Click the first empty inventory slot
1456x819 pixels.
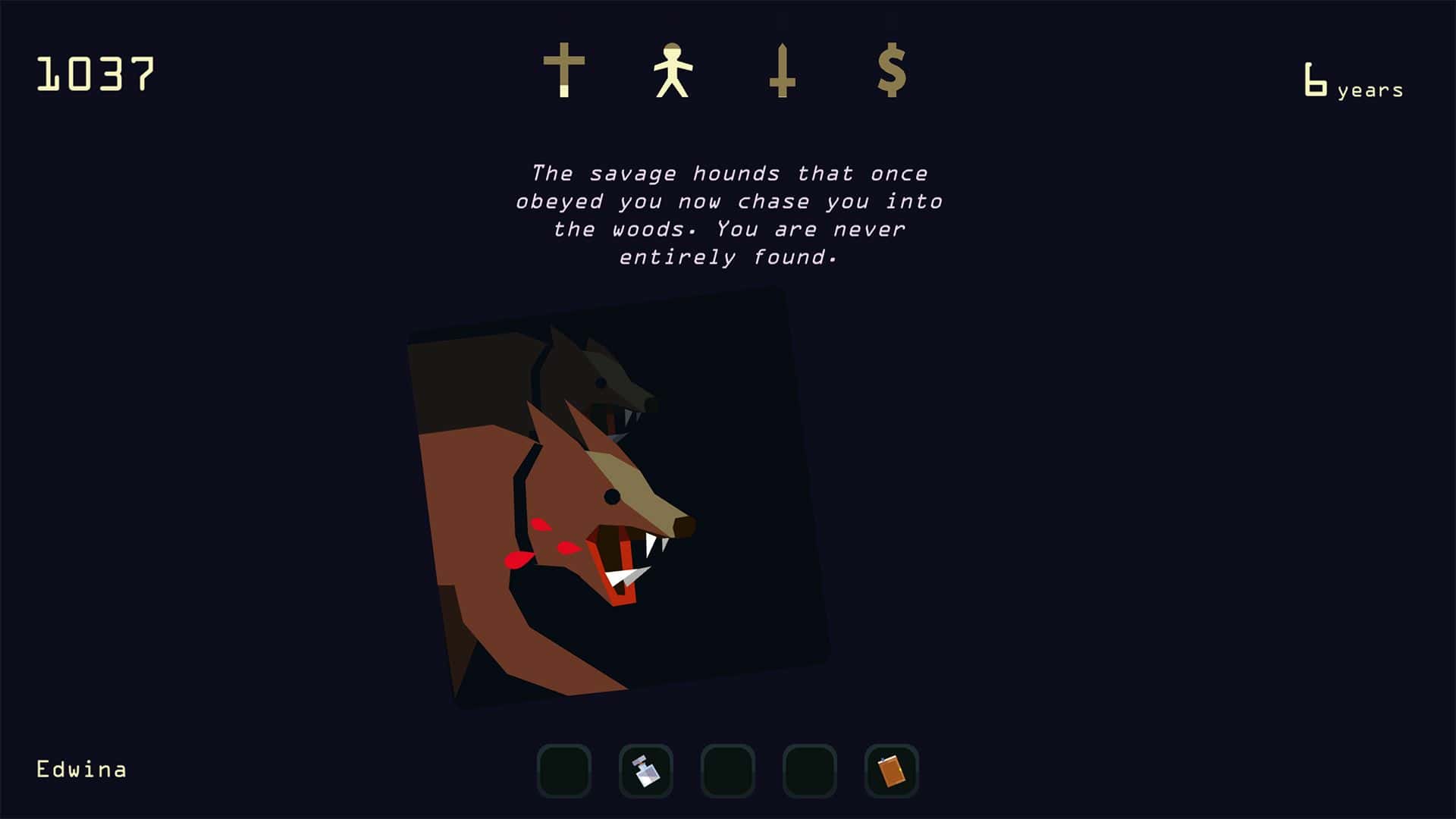(x=565, y=770)
